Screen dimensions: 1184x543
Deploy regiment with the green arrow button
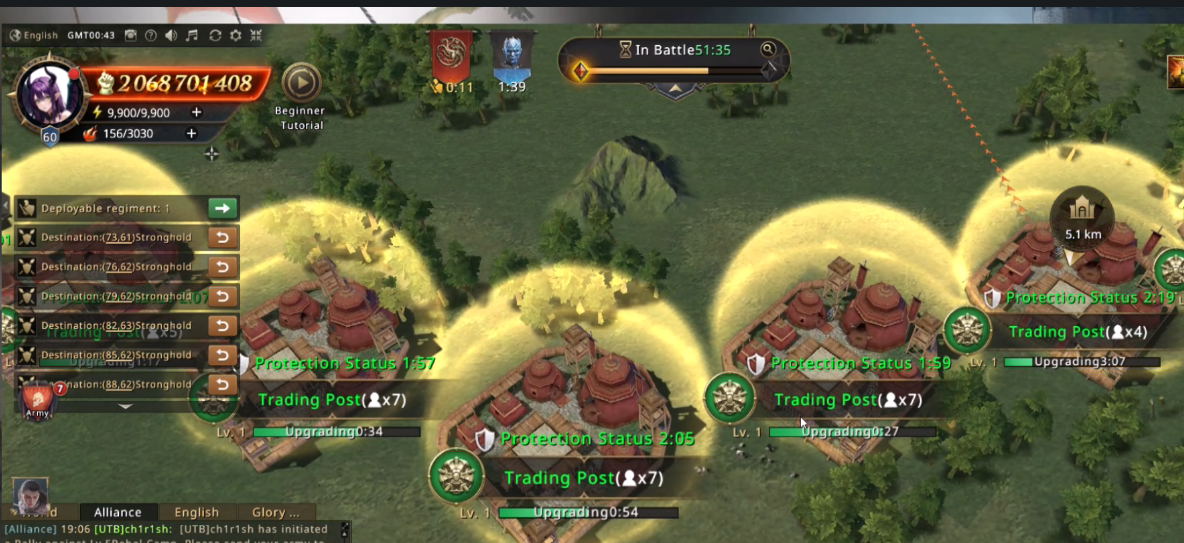tap(223, 208)
